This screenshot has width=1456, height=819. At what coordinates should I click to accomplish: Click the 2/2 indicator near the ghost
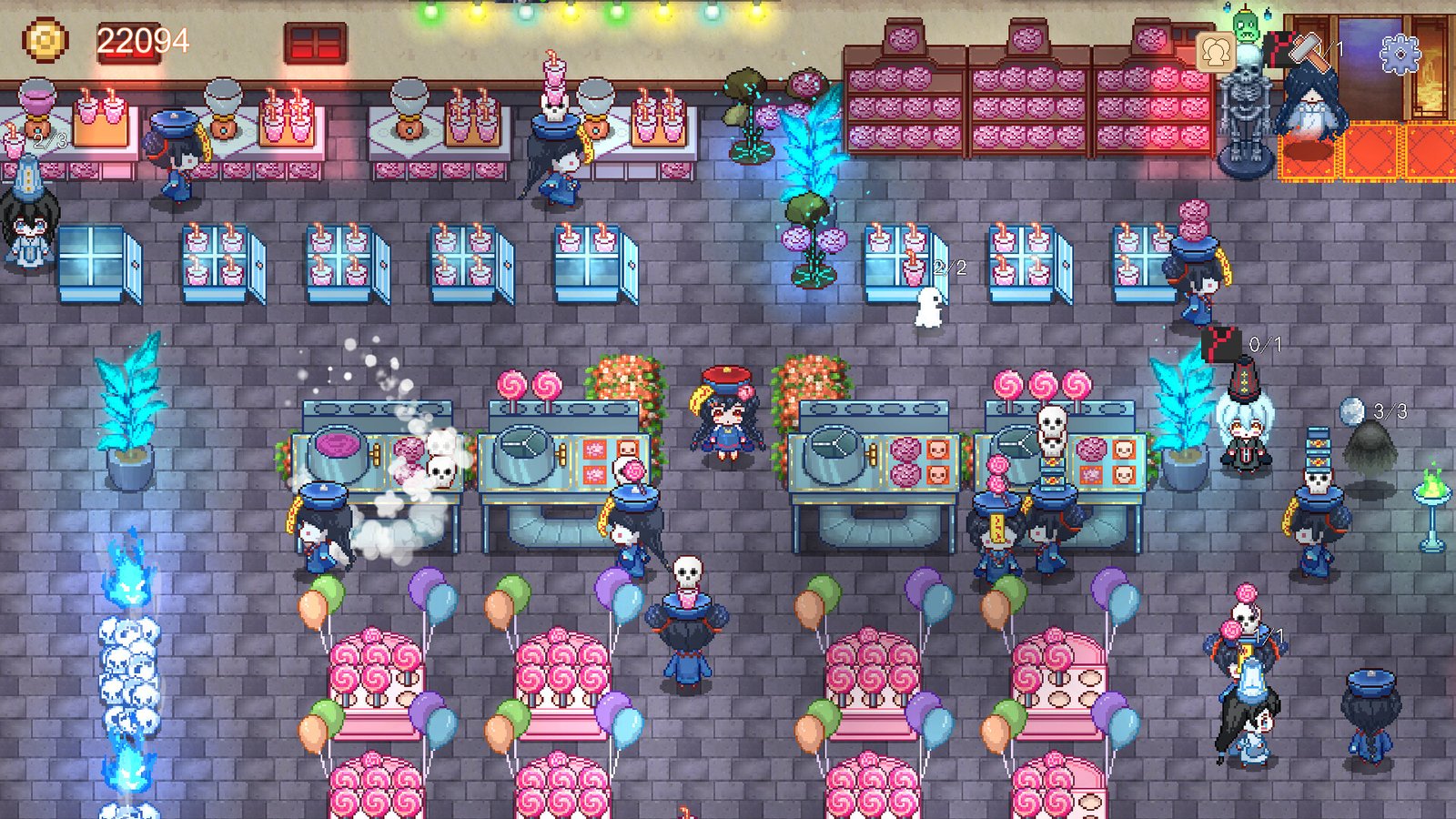pyautogui.click(x=950, y=266)
